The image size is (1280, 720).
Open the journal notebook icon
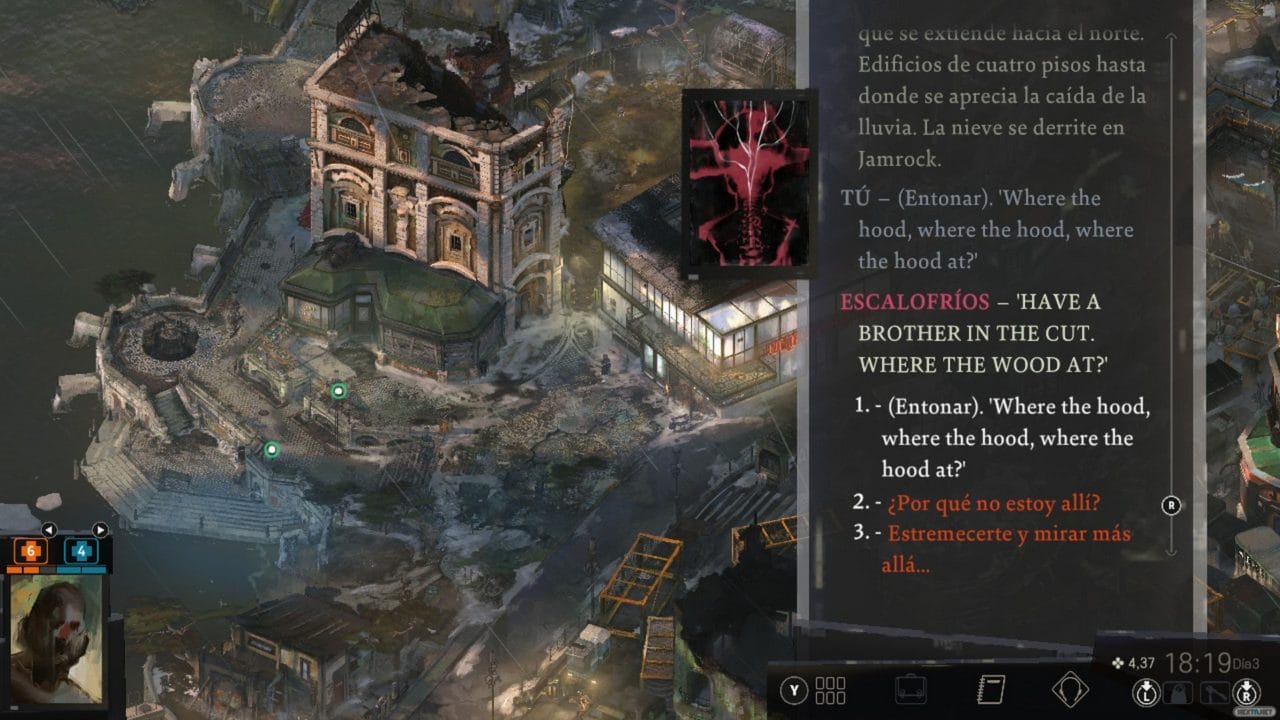click(989, 690)
